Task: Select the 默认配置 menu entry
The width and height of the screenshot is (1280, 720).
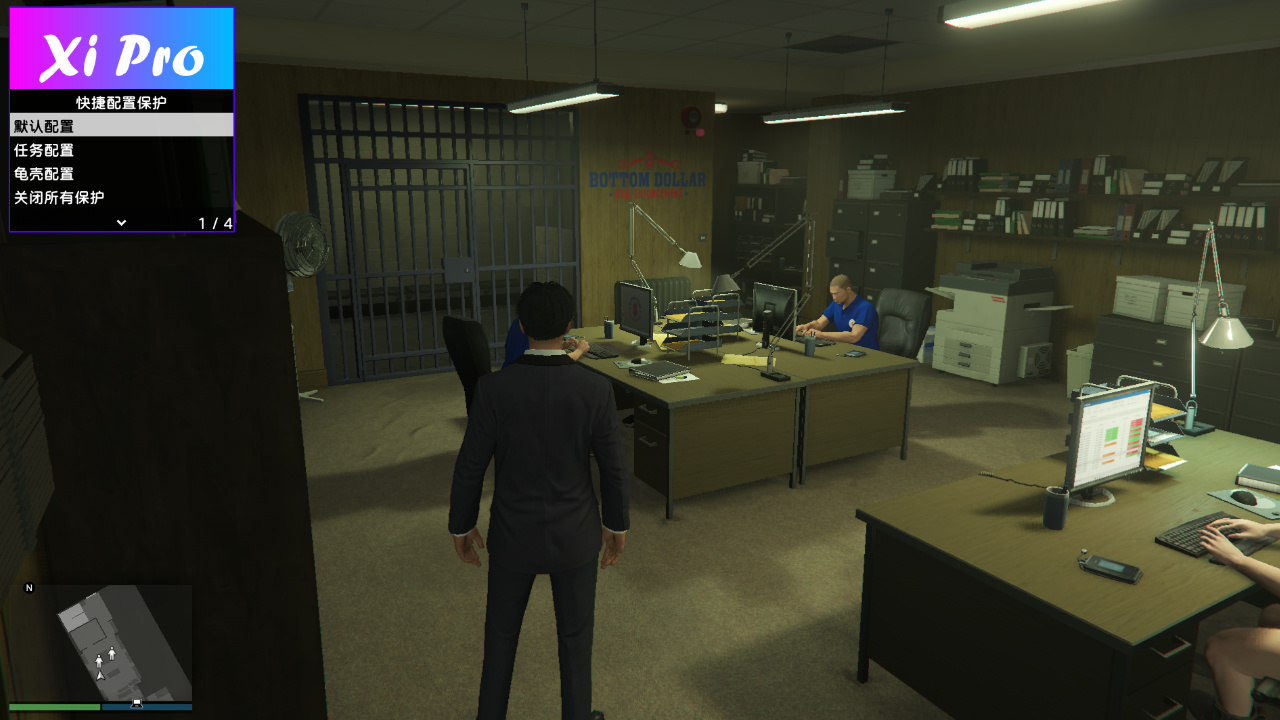Action: click(x=121, y=126)
